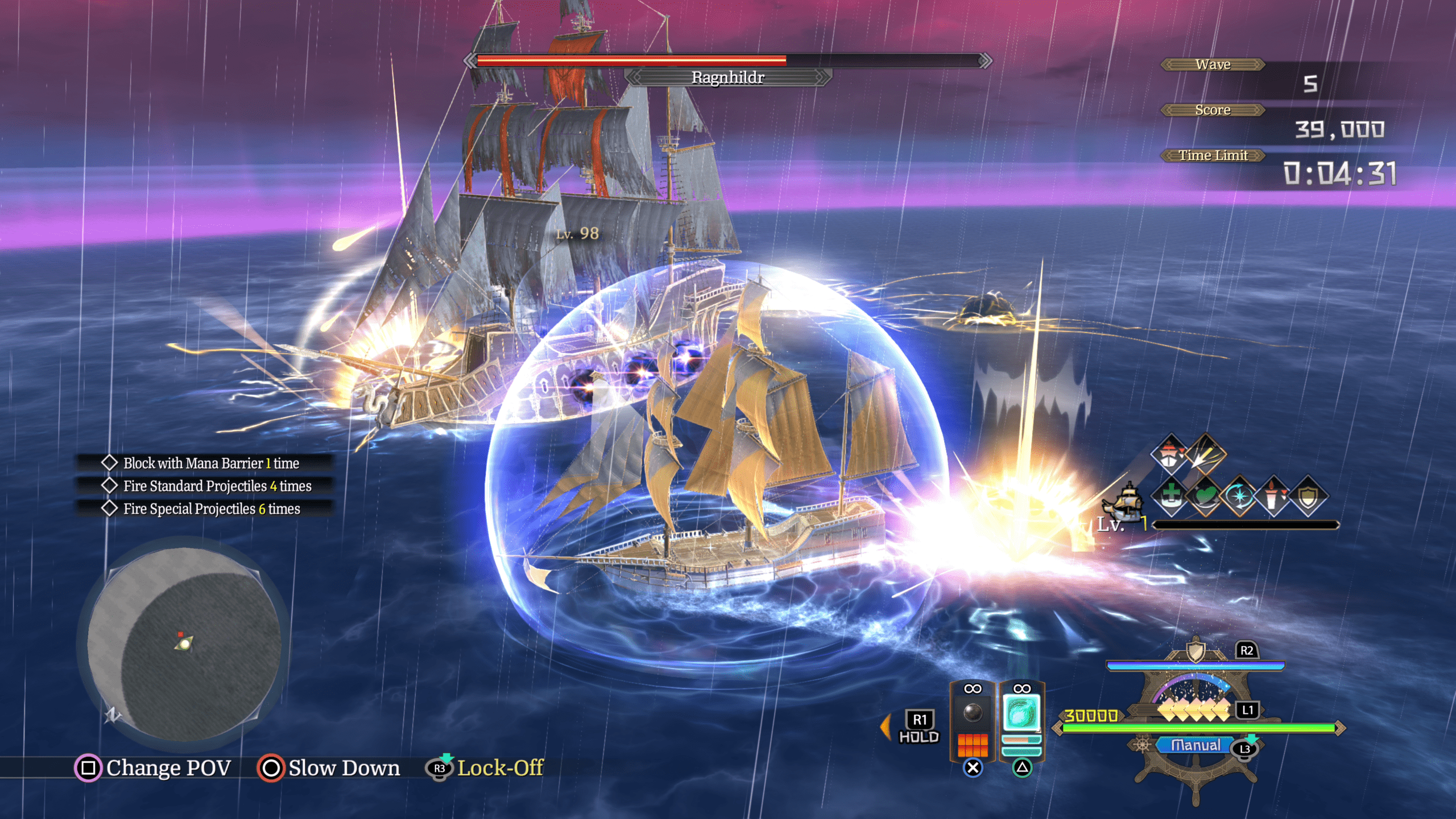
Task: Click the player ship level portrait icon
Action: [1124, 502]
